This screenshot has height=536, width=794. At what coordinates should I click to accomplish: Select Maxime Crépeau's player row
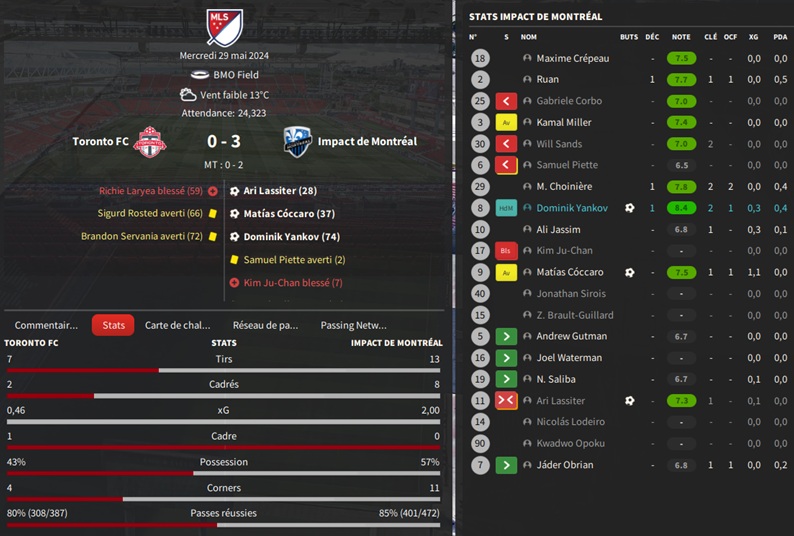click(572, 59)
